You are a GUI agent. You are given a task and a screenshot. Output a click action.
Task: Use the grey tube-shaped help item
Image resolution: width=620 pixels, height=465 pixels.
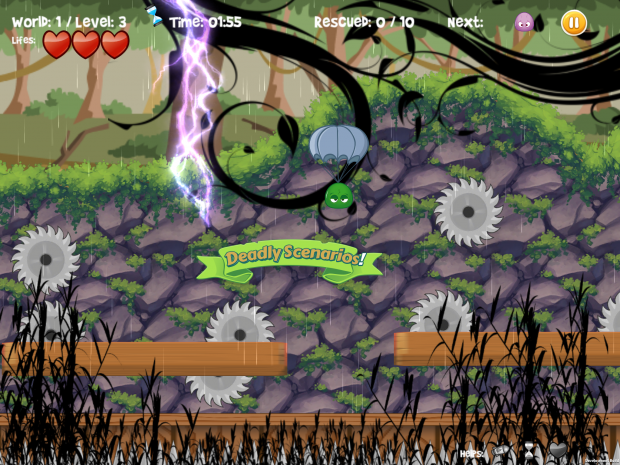coord(502,451)
